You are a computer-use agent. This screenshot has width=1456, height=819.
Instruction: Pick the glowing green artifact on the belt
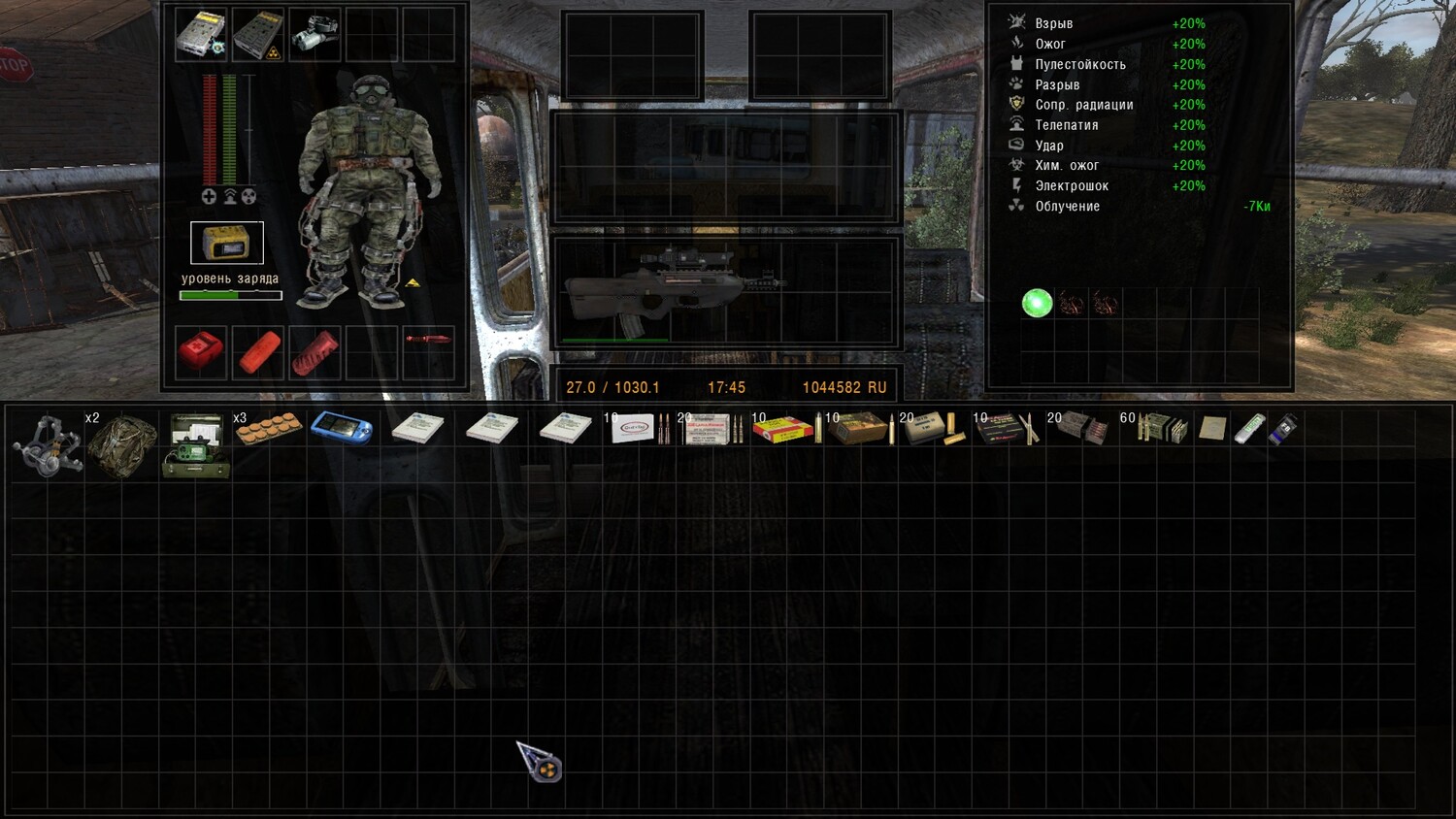1037,304
